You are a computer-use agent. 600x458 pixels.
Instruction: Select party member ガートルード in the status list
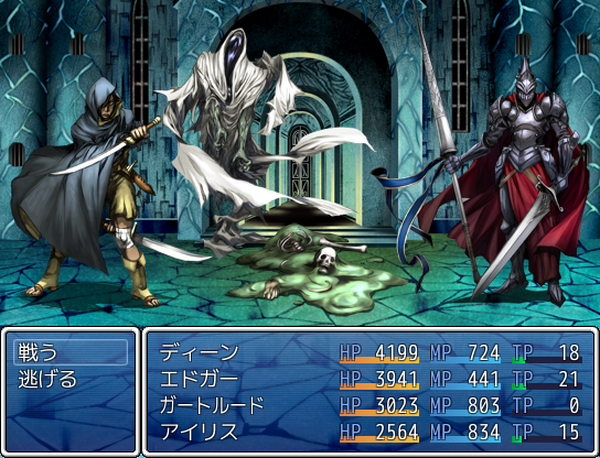[212, 405]
